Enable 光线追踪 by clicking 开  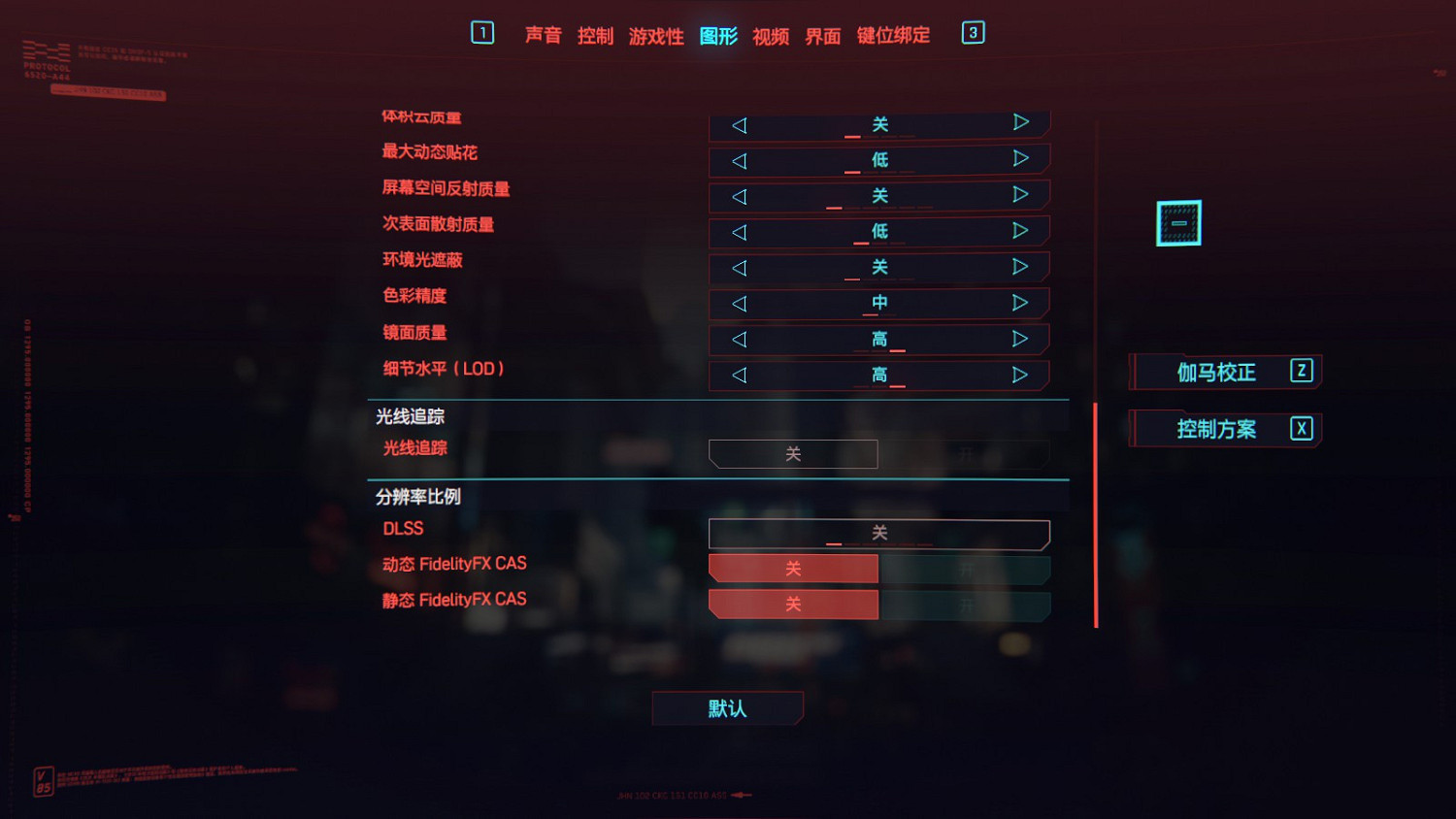tap(966, 454)
